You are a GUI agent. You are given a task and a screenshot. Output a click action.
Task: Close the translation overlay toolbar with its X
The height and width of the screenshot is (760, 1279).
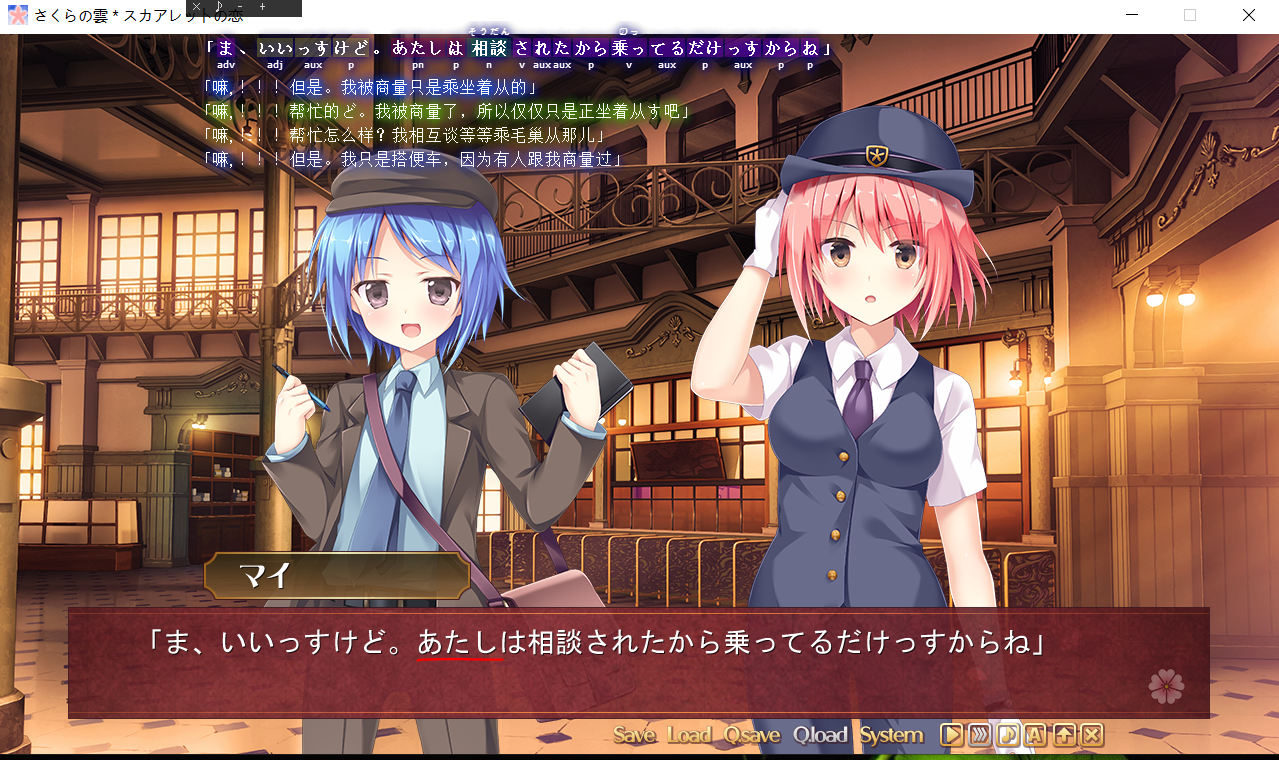pos(197,7)
